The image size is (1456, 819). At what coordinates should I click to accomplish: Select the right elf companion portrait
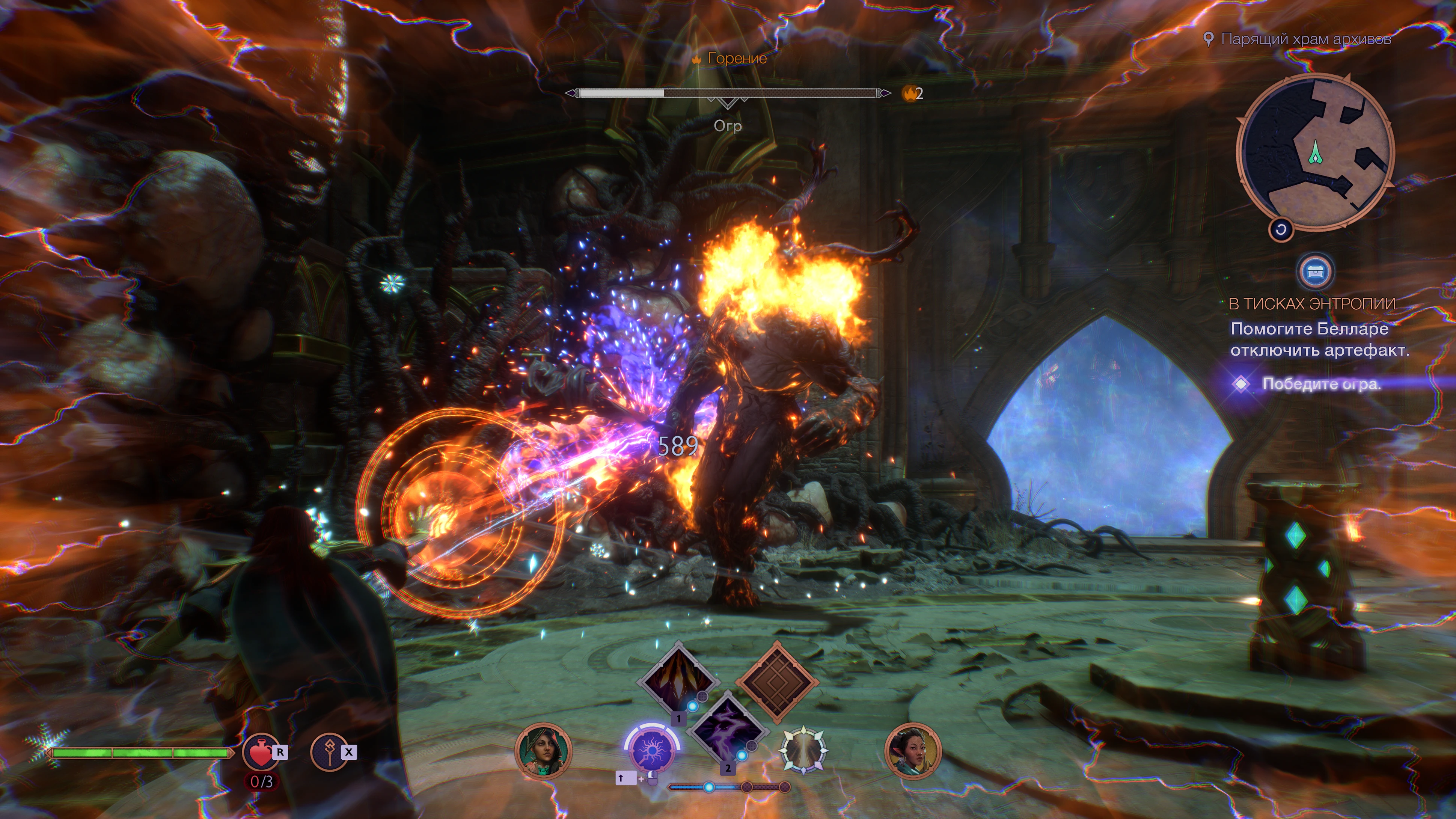point(912,751)
